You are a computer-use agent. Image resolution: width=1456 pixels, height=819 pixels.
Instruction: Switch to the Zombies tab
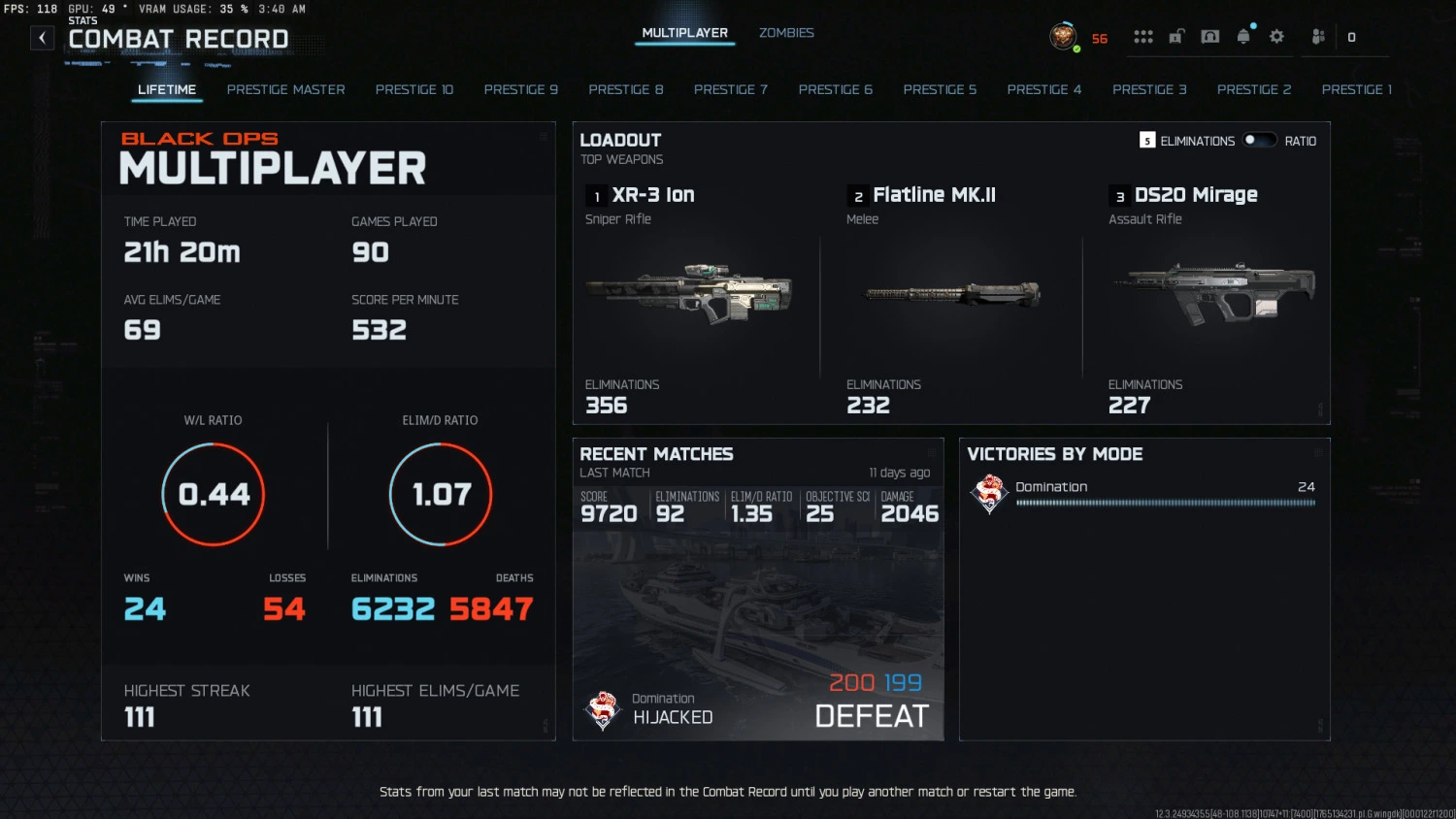[x=786, y=32]
